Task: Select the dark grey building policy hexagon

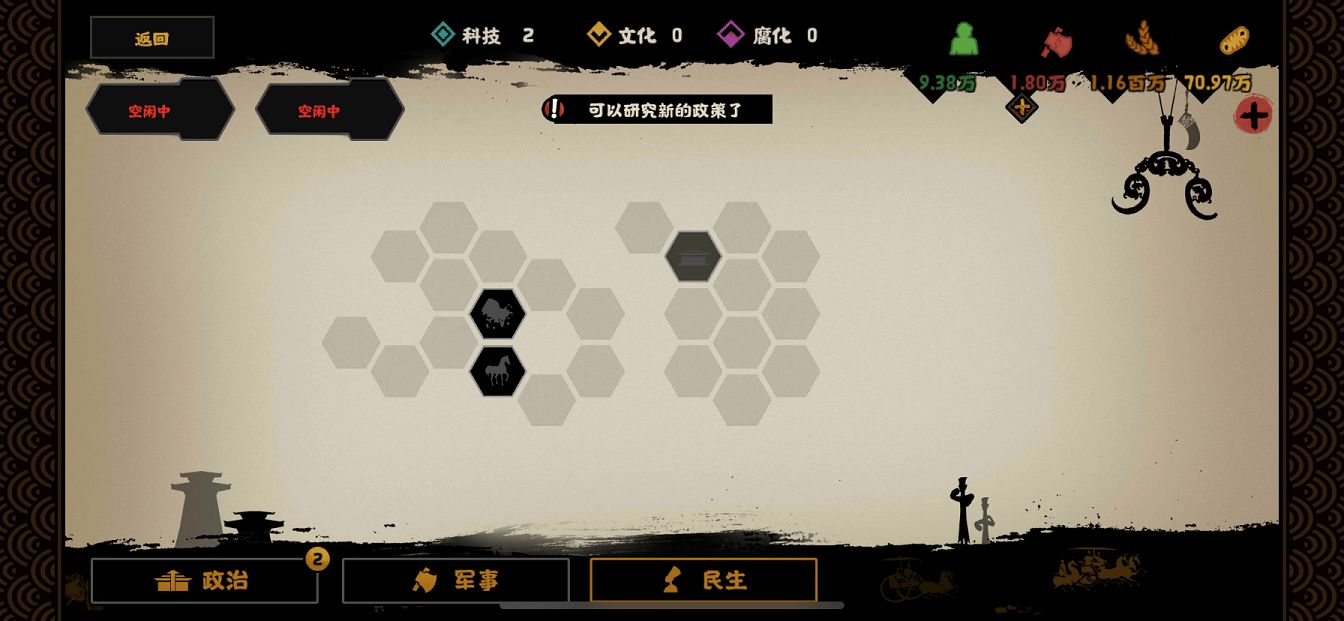Action: click(693, 257)
